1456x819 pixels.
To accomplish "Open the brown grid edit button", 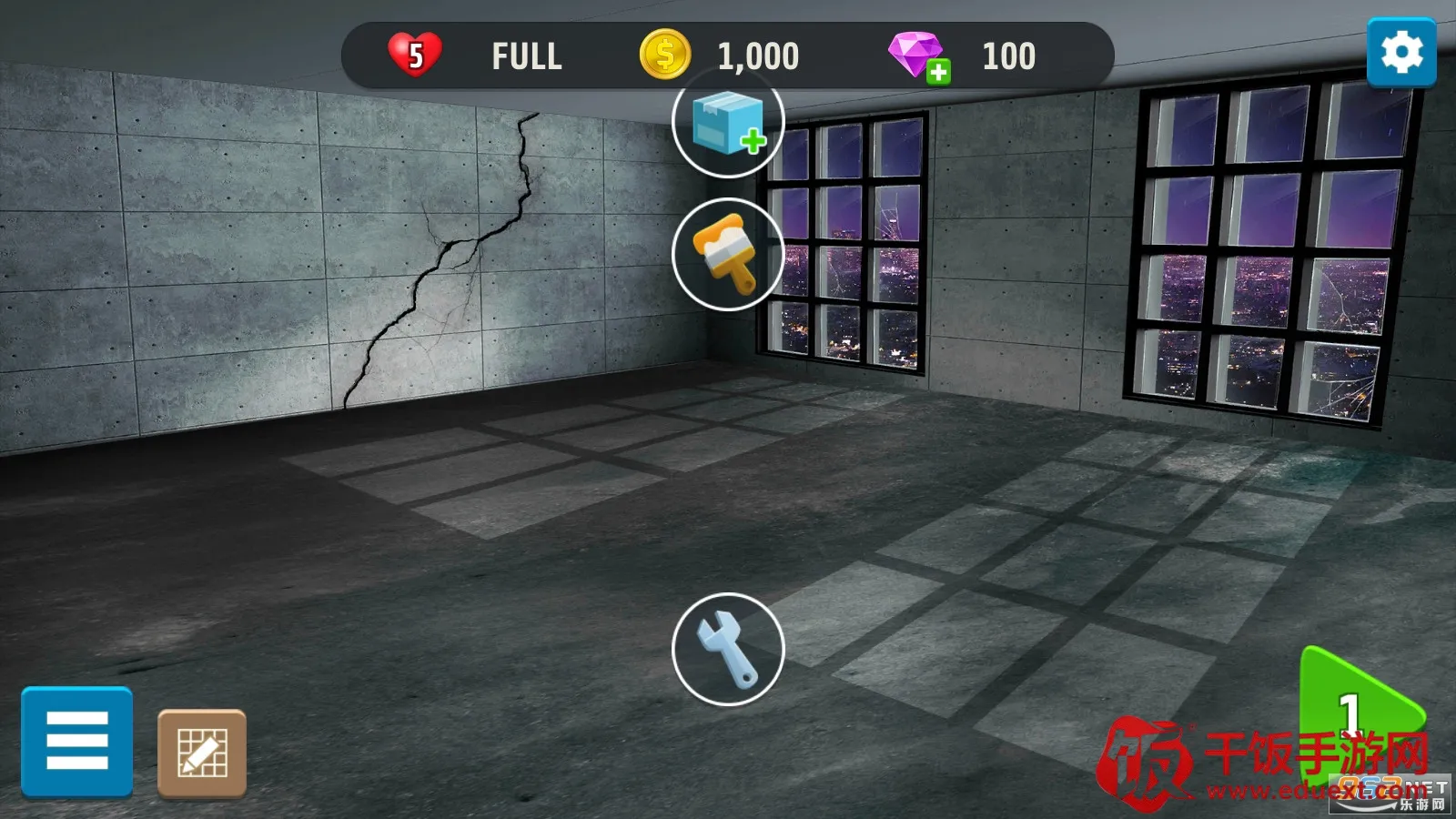I will click(202, 753).
